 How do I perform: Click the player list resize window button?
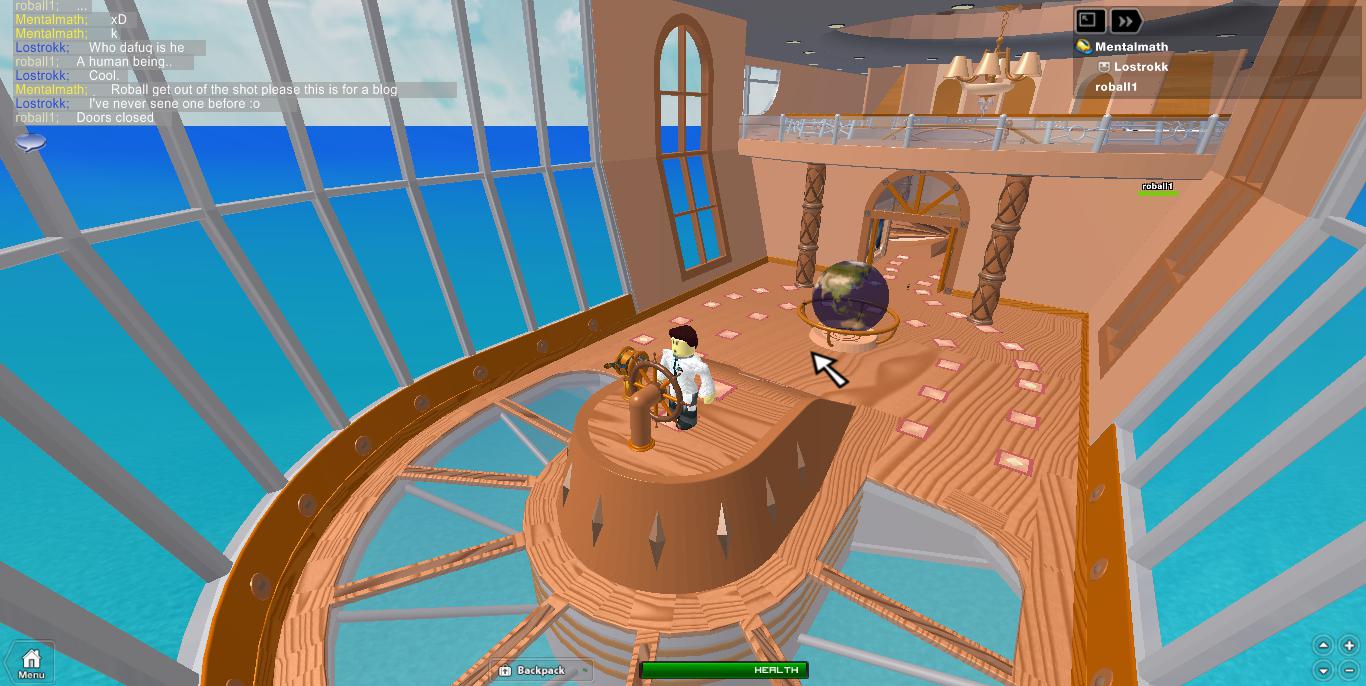click(x=1090, y=21)
